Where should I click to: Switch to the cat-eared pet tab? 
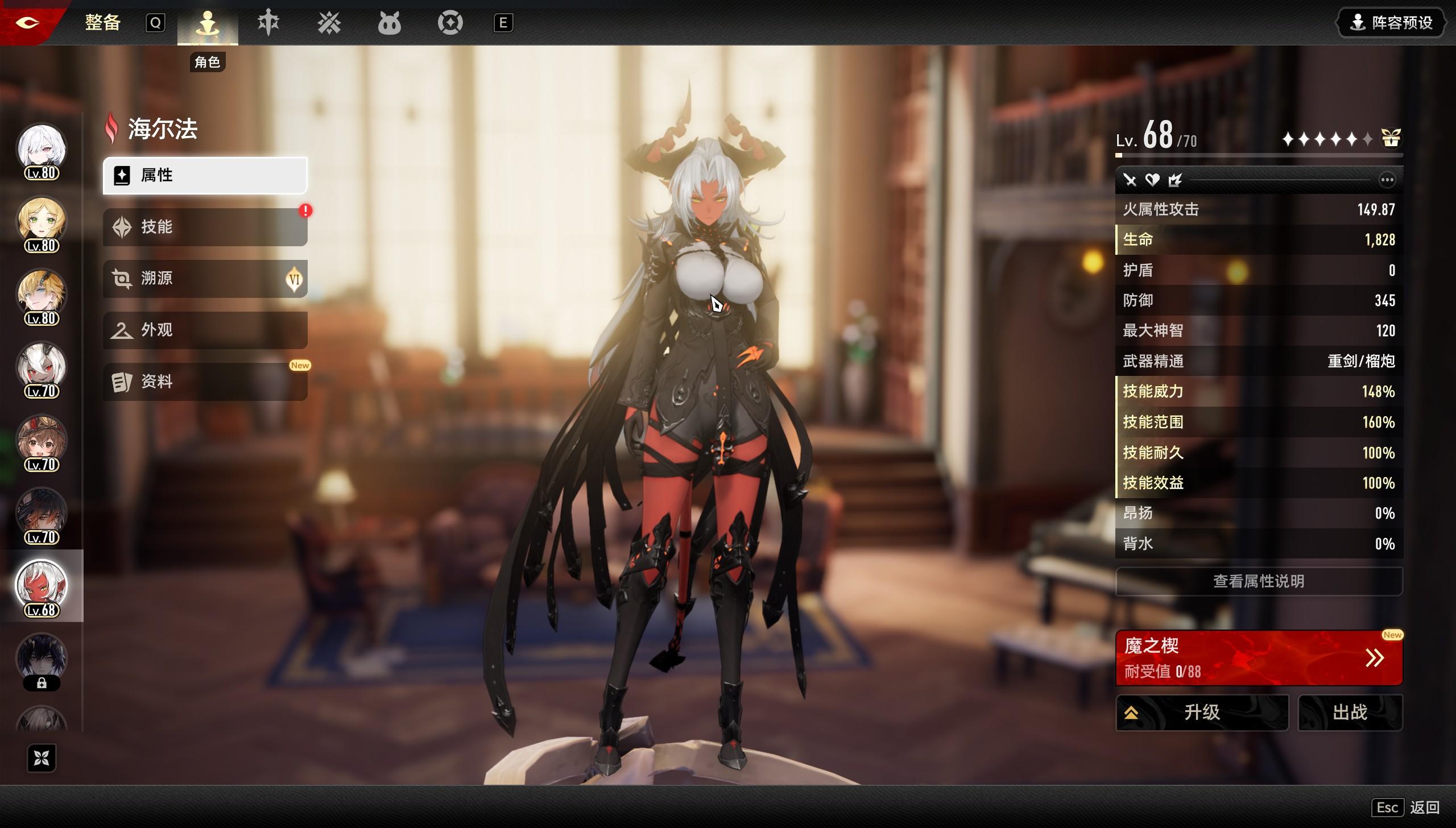click(390, 23)
